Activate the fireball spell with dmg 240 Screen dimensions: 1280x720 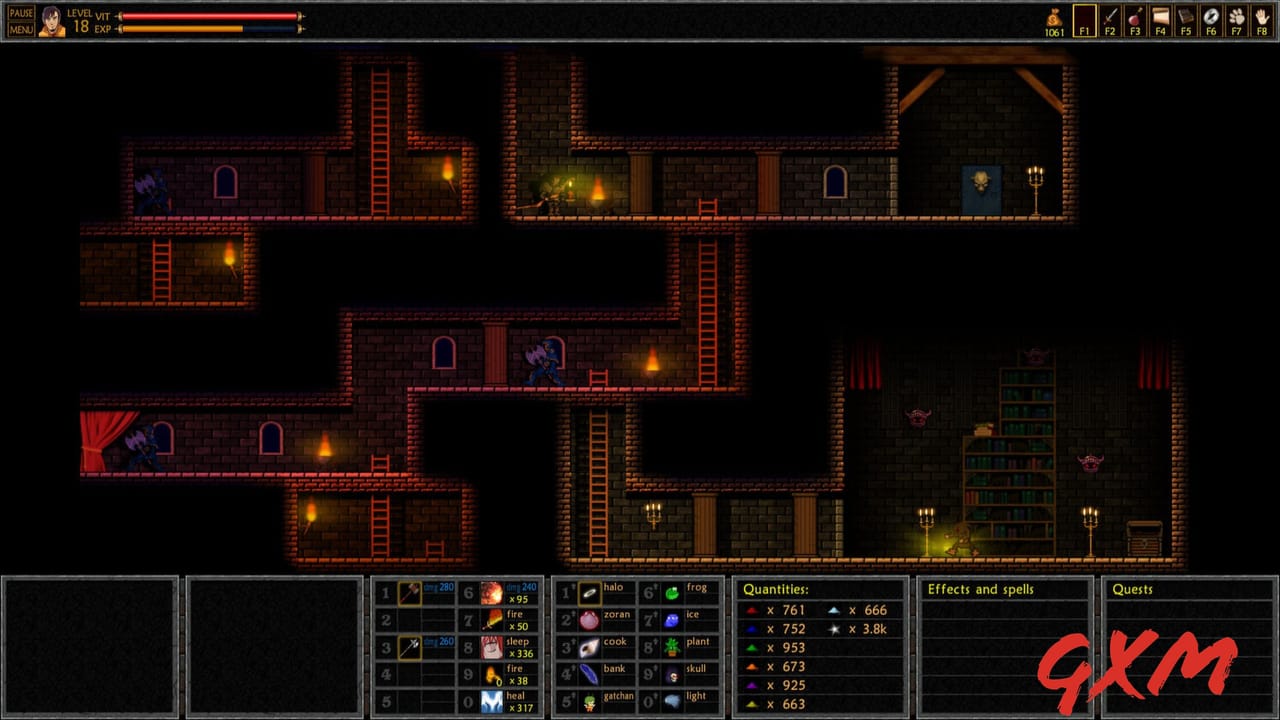[491, 593]
